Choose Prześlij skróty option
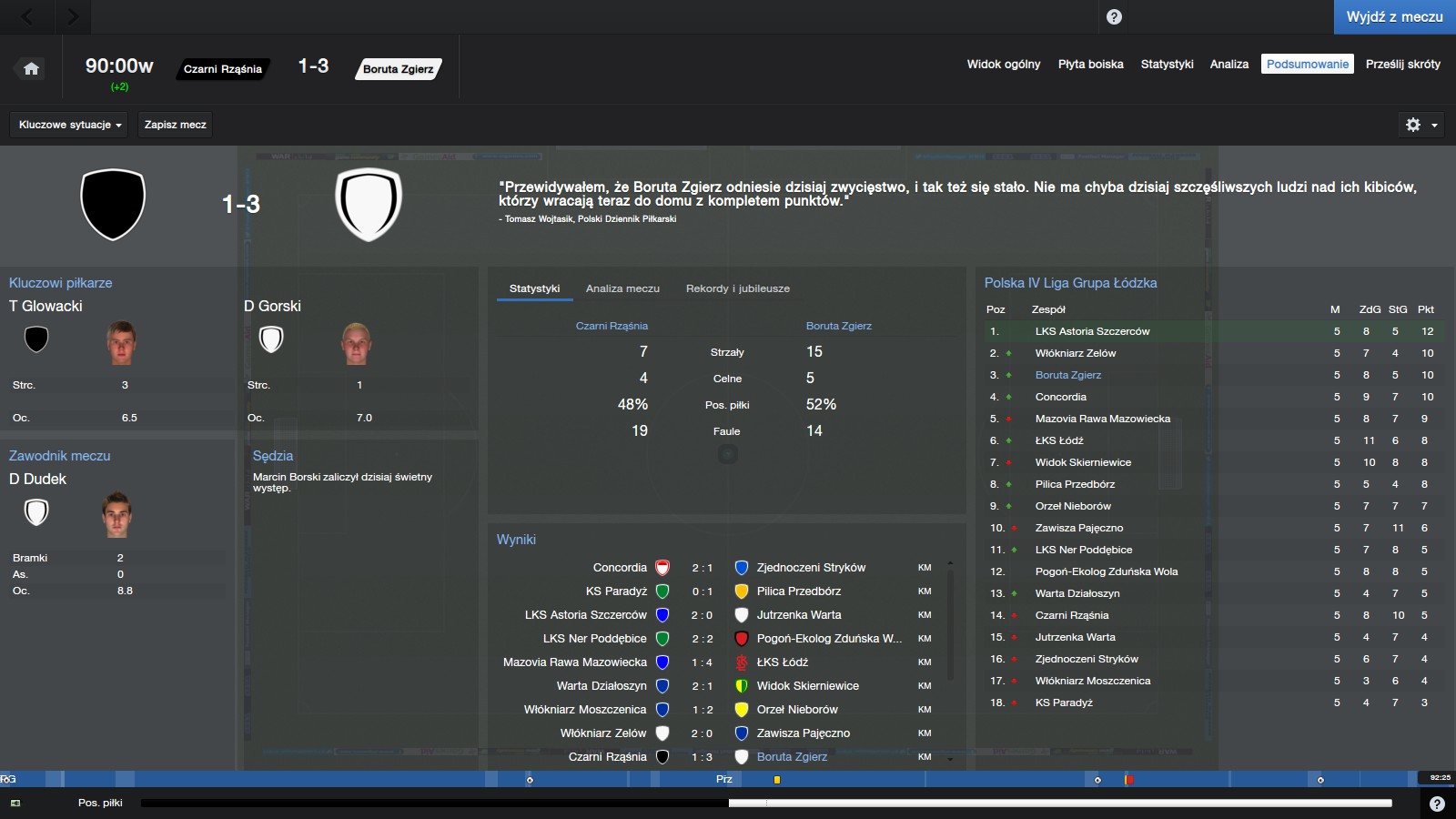The height and width of the screenshot is (819, 1456). [1402, 65]
